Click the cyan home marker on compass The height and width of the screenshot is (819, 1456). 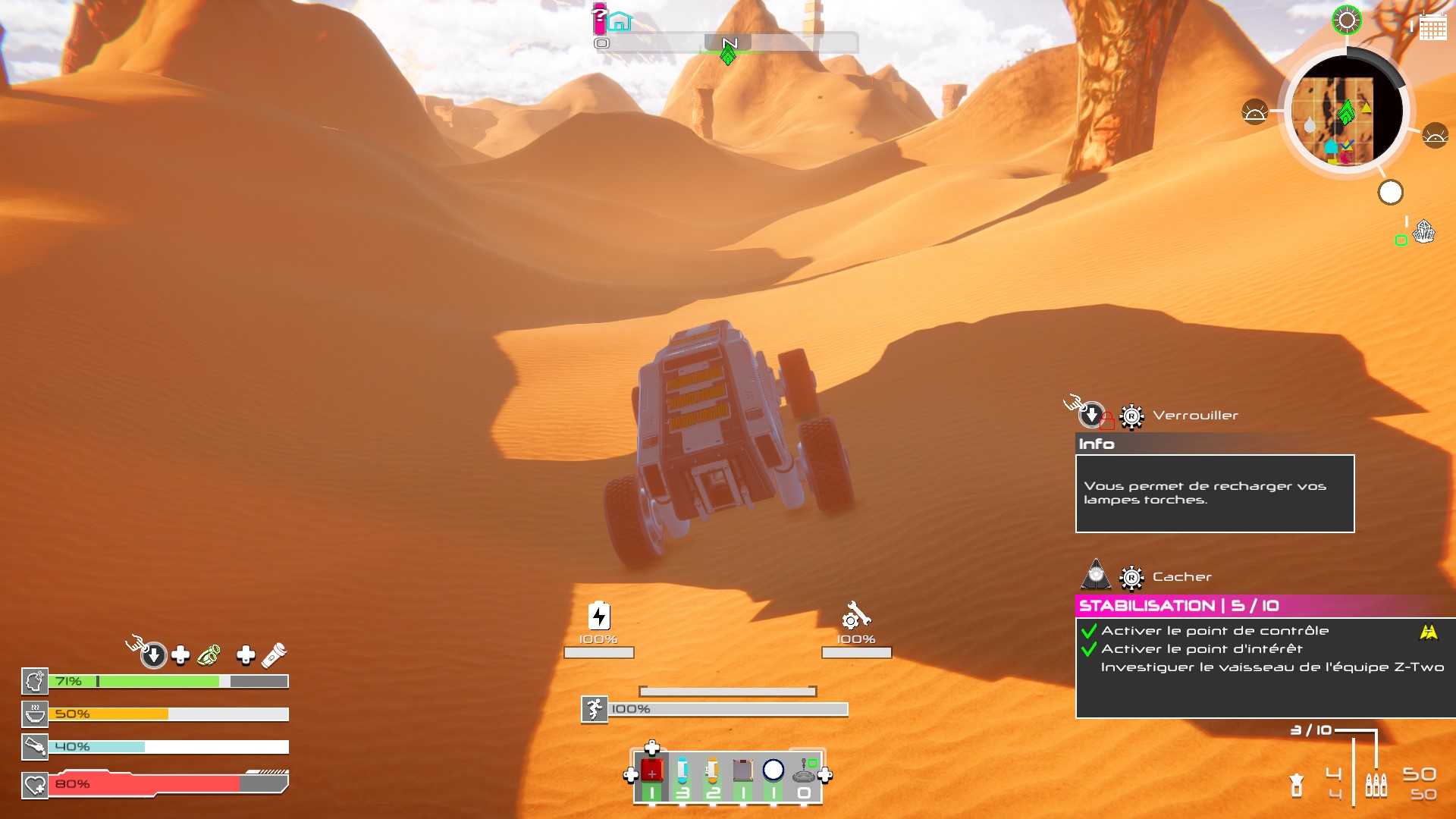[620, 22]
